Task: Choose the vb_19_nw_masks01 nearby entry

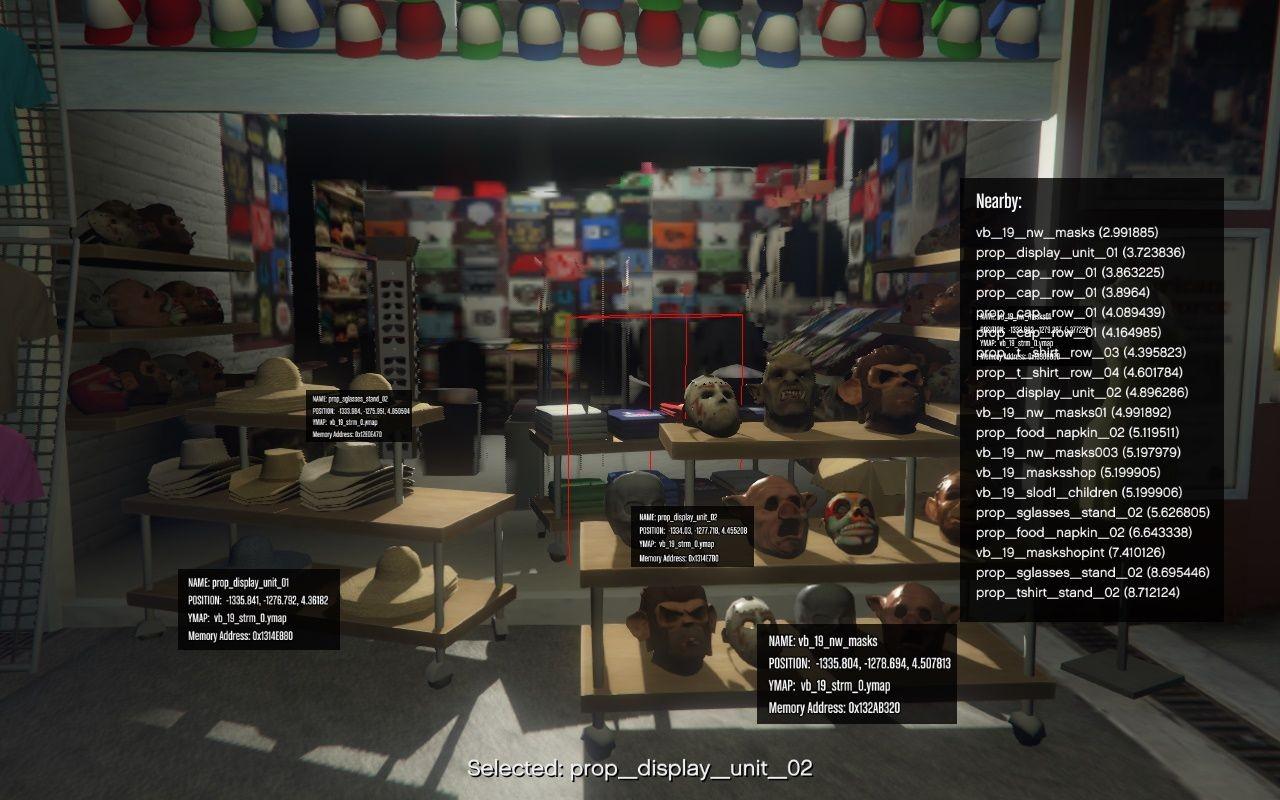Action: pos(1073,412)
